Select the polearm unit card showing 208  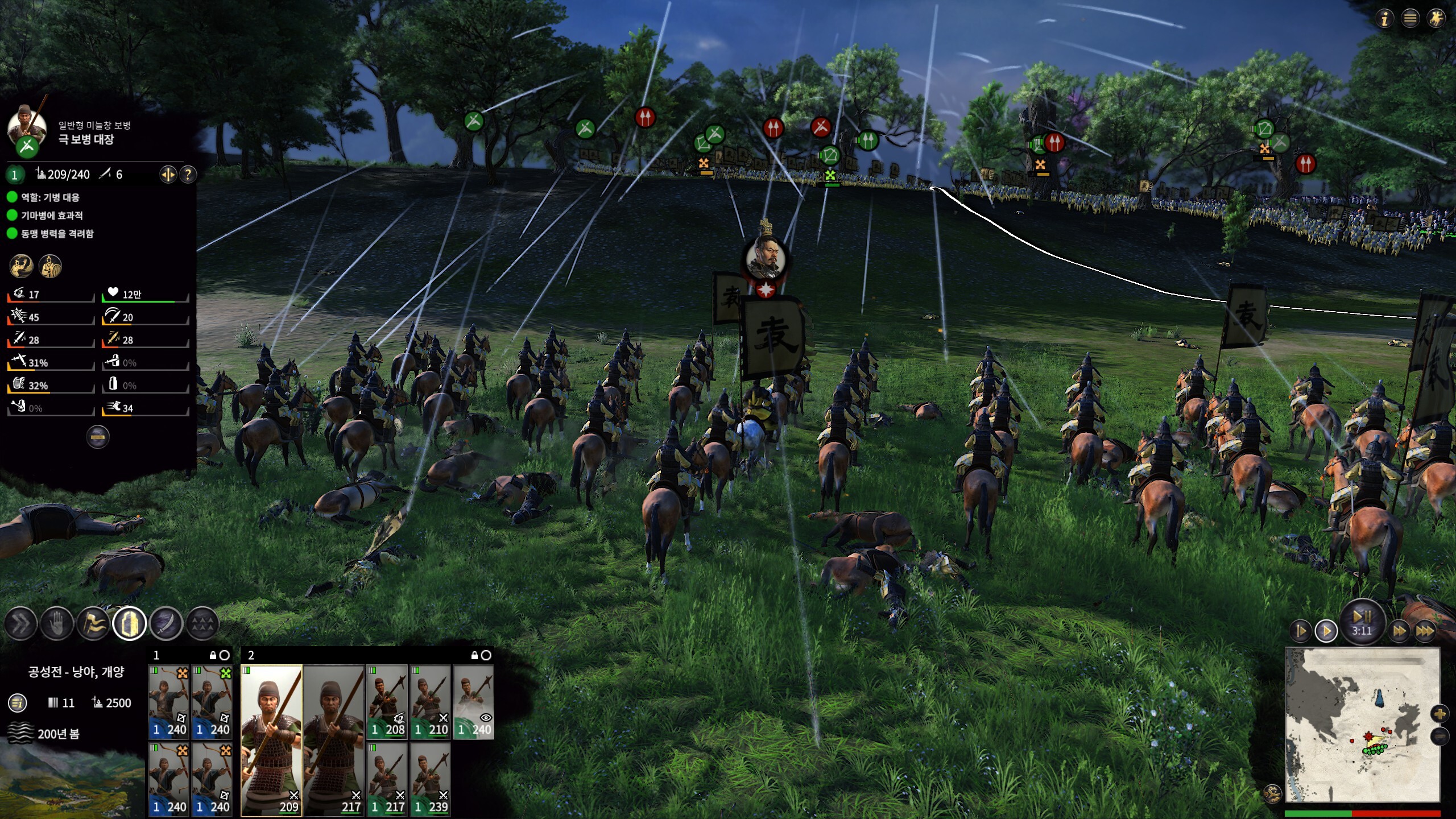click(x=387, y=702)
